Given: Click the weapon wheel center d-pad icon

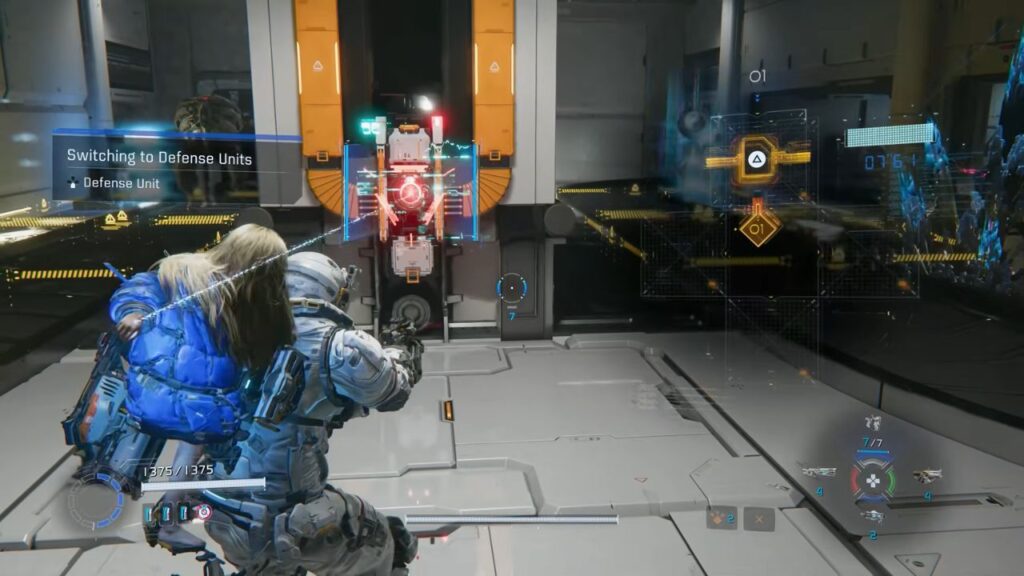Looking at the screenshot, I should (873, 480).
